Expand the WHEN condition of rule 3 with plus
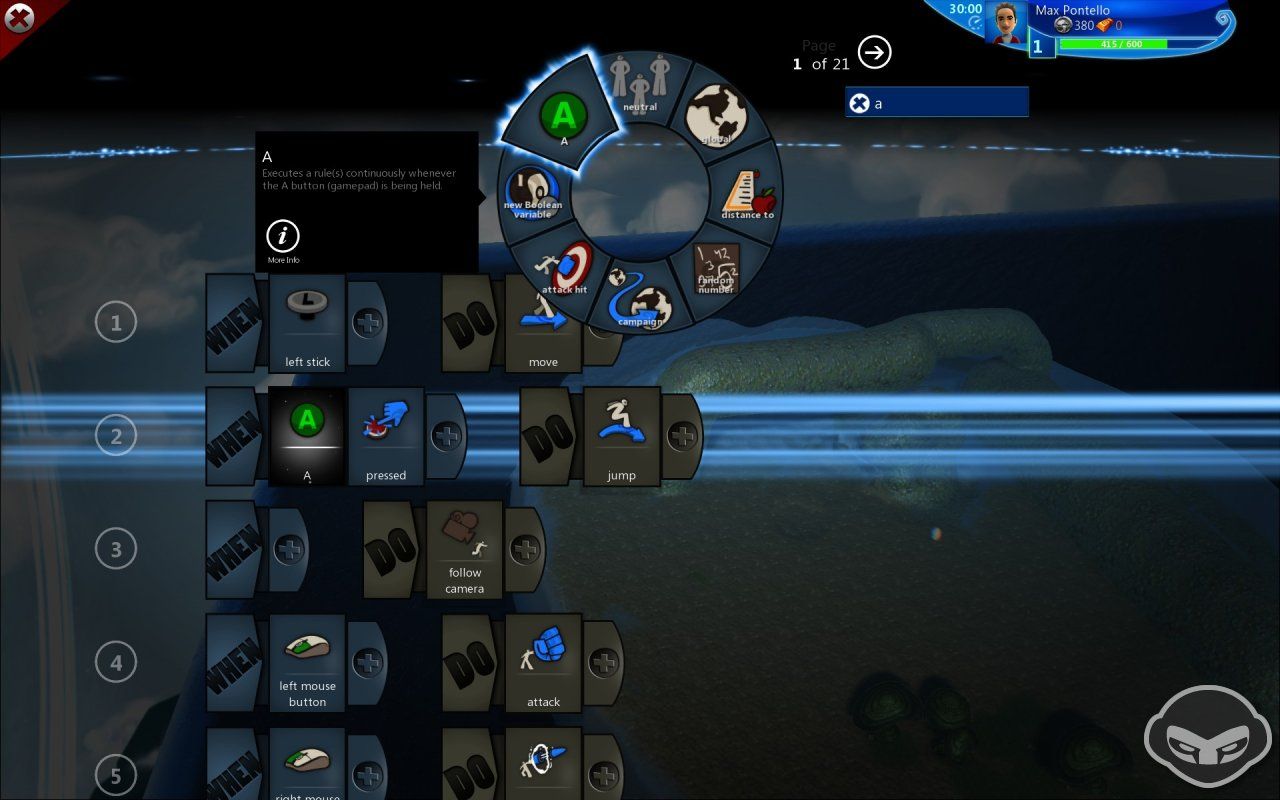The height and width of the screenshot is (800, 1280). point(288,548)
